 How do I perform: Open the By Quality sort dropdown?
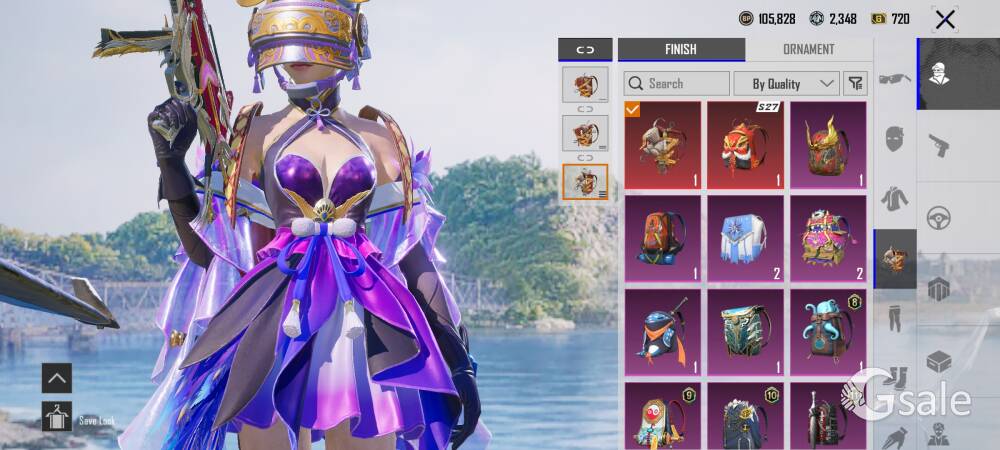click(786, 83)
